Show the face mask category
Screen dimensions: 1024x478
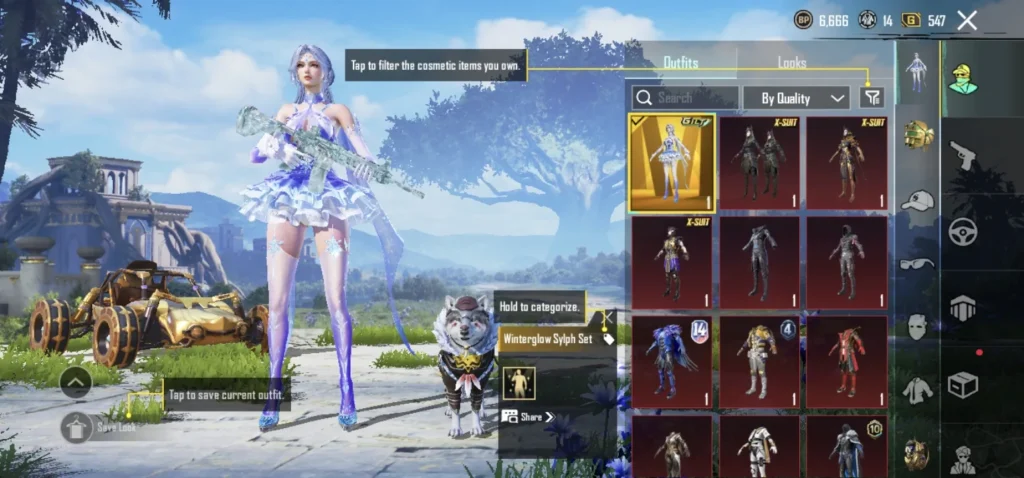(917, 326)
